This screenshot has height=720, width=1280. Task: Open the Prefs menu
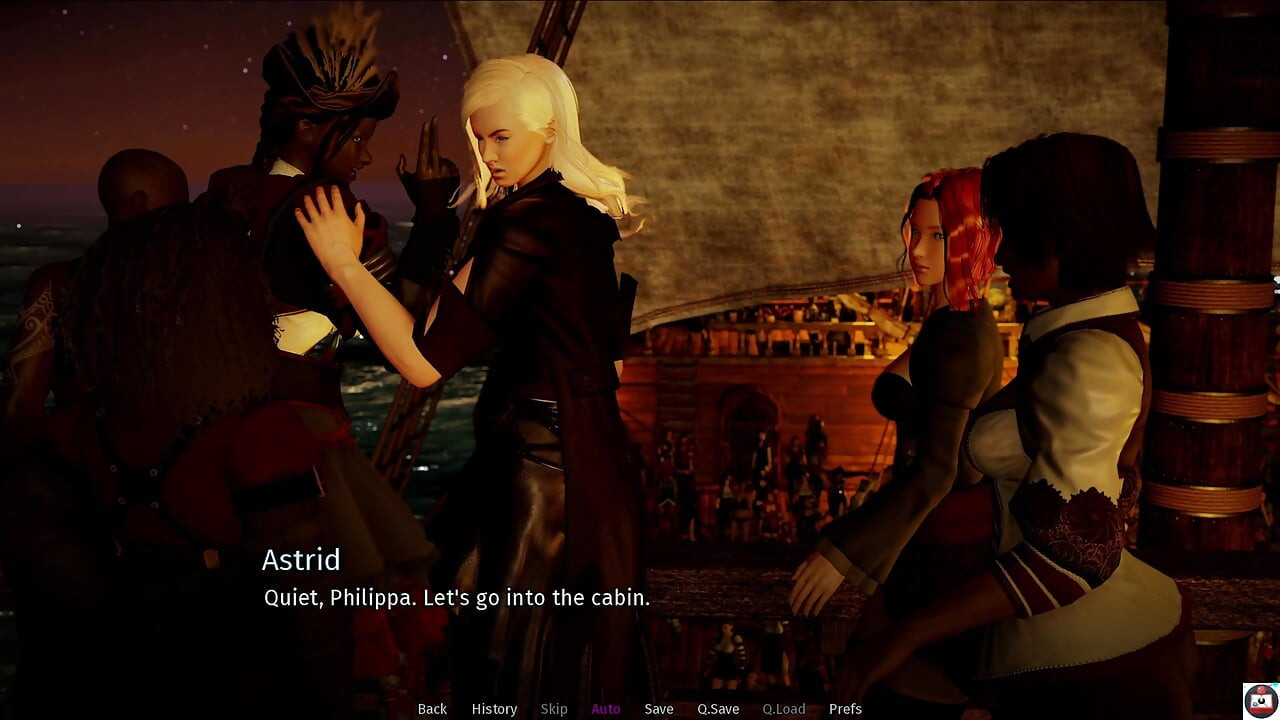pos(845,709)
